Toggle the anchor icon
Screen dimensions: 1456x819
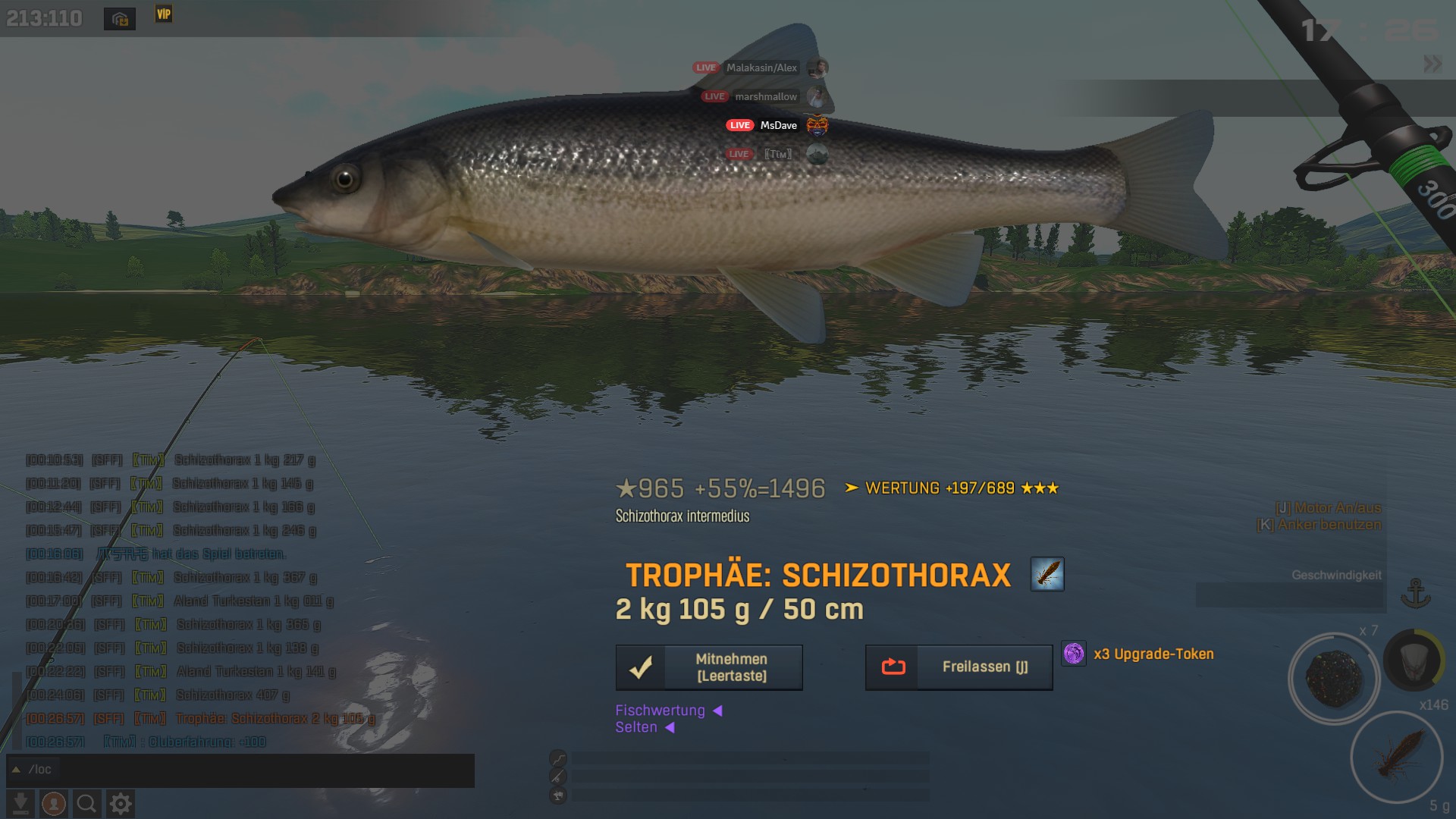(1414, 593)
